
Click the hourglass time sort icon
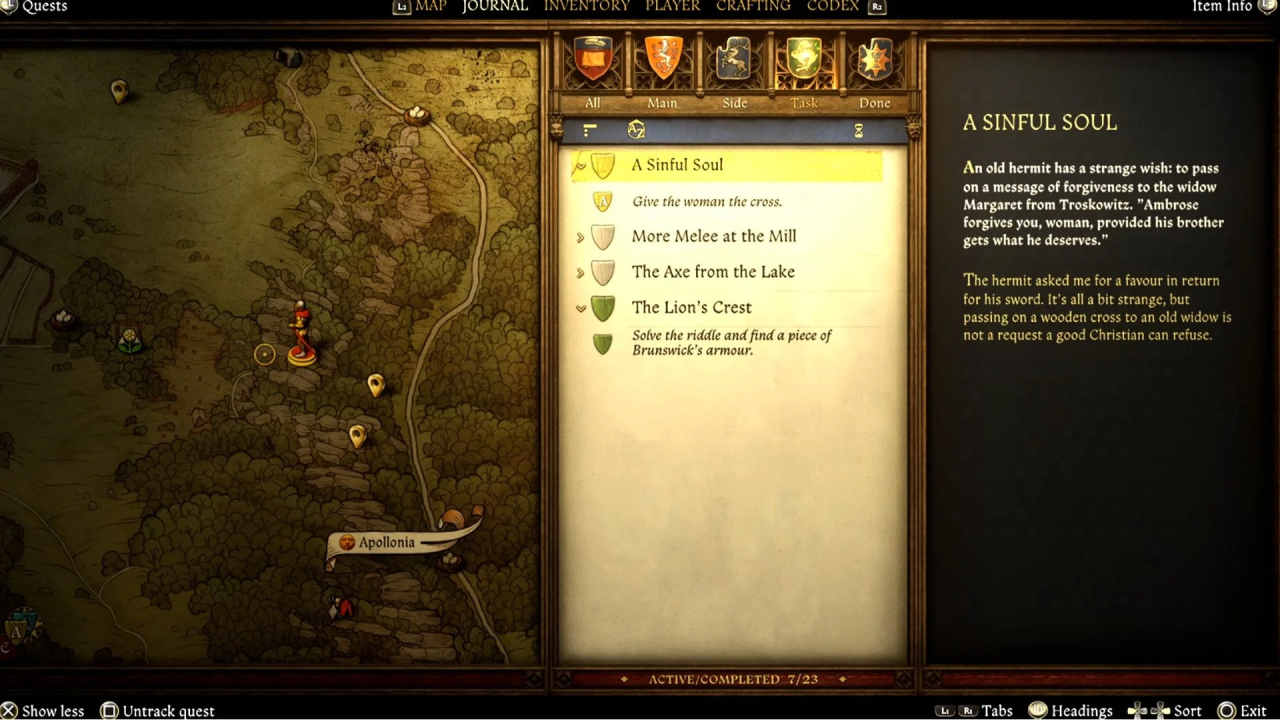pos(858,131)
